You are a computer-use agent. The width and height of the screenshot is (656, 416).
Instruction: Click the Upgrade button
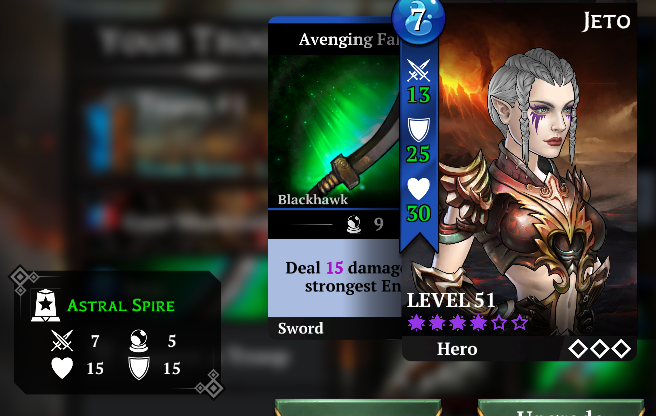[559, 408]
